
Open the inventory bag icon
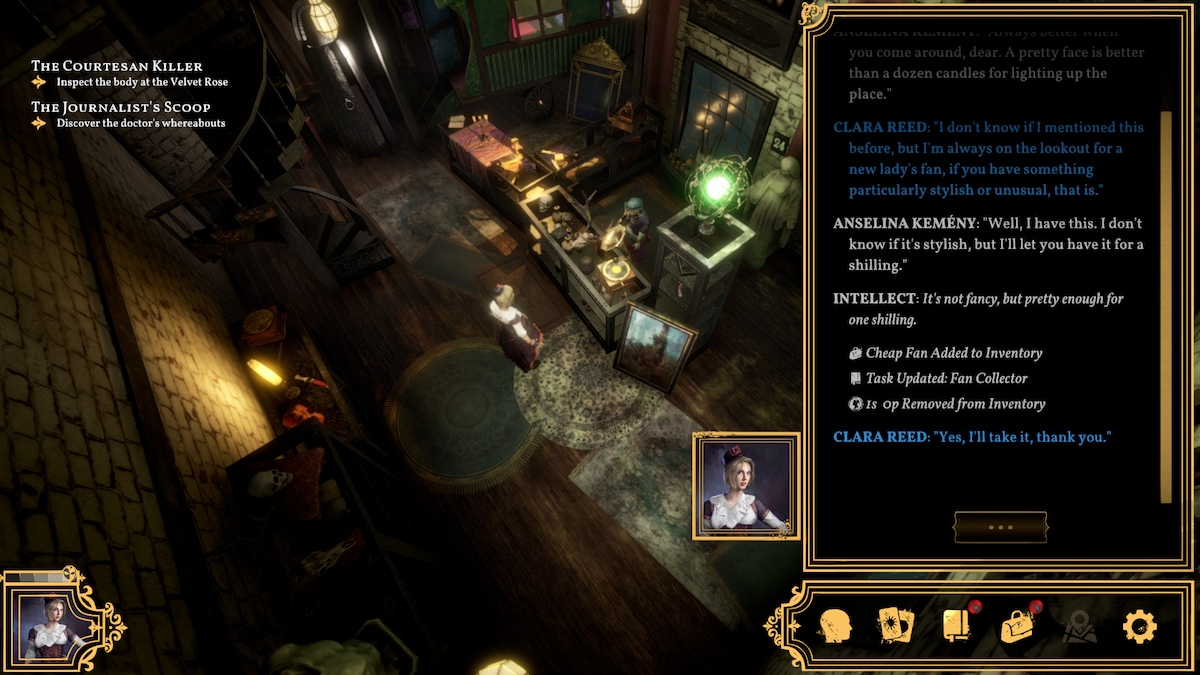click(1017, 627)
